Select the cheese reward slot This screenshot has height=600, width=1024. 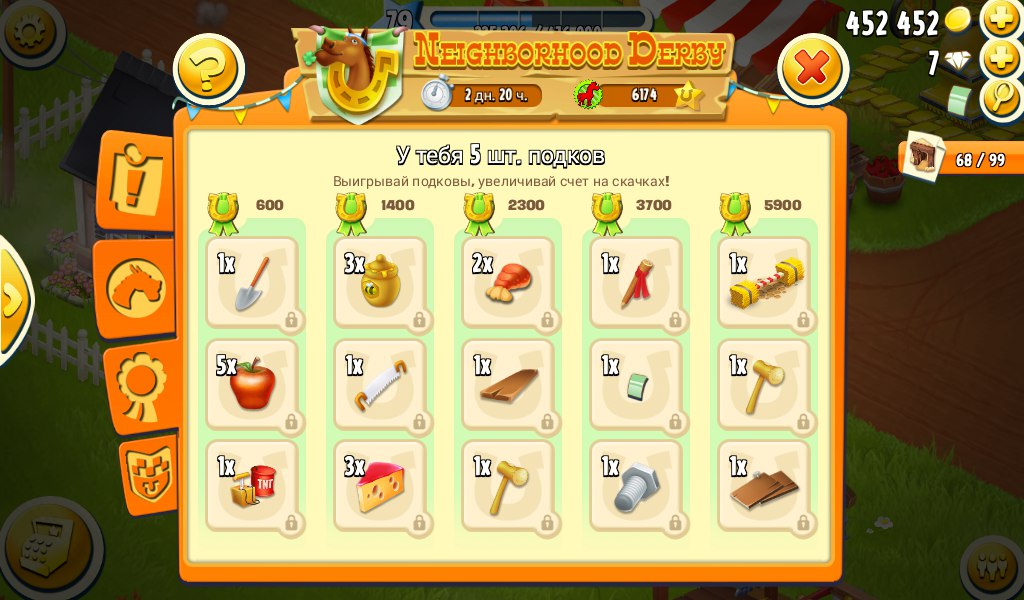pos(380,487)
